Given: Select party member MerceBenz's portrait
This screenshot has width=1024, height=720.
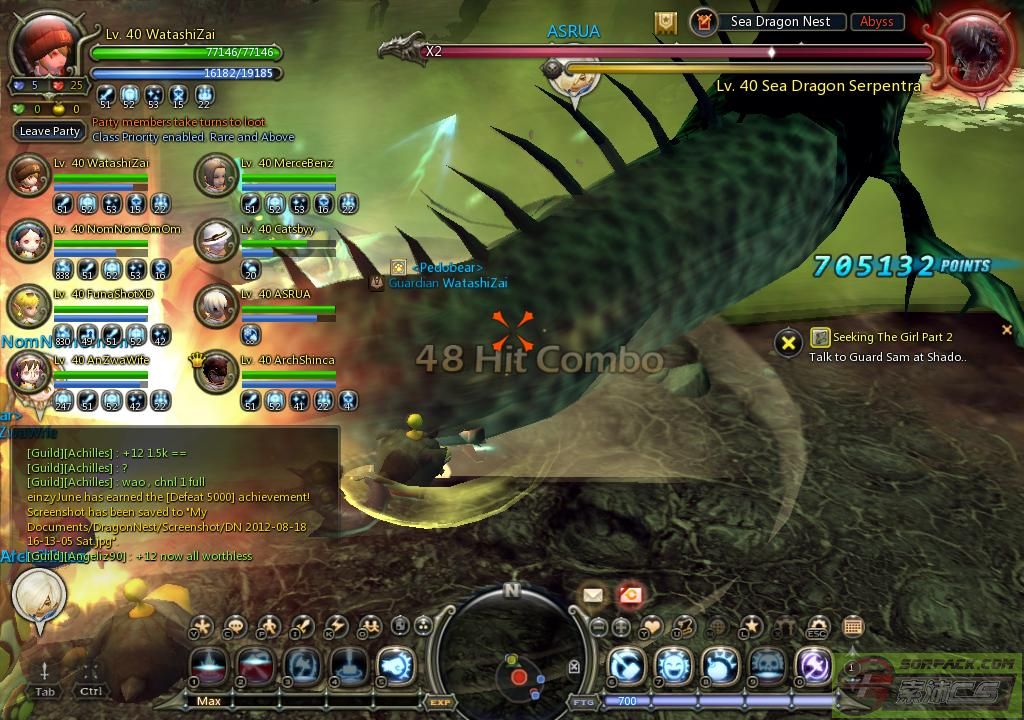Looking at the screenshot, I should click(x=215, y=175).
